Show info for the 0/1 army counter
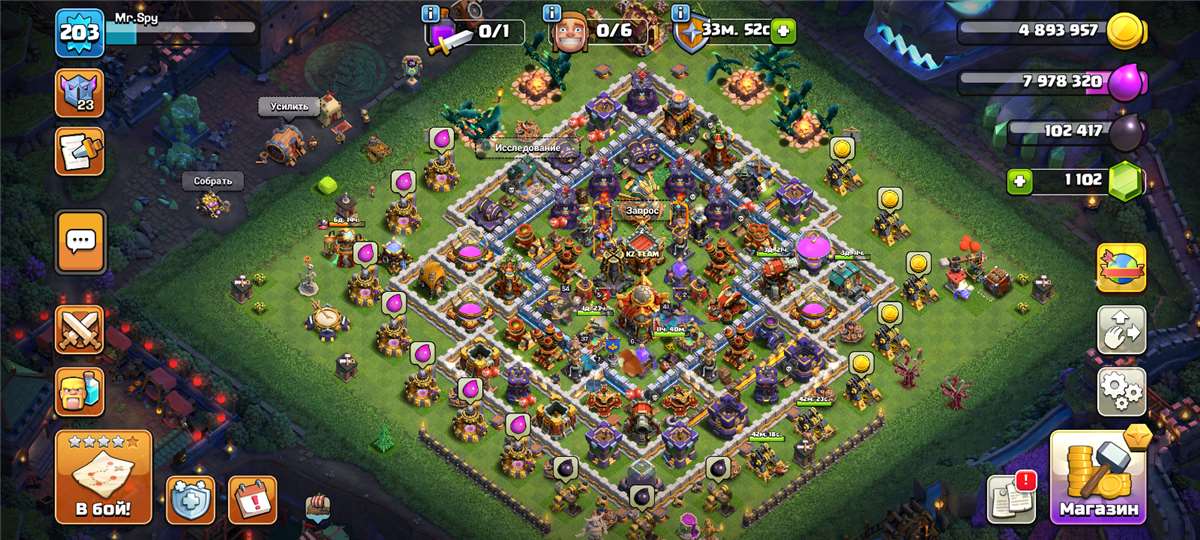This screenshot has width=1200, height=540. tap(430, 14)
